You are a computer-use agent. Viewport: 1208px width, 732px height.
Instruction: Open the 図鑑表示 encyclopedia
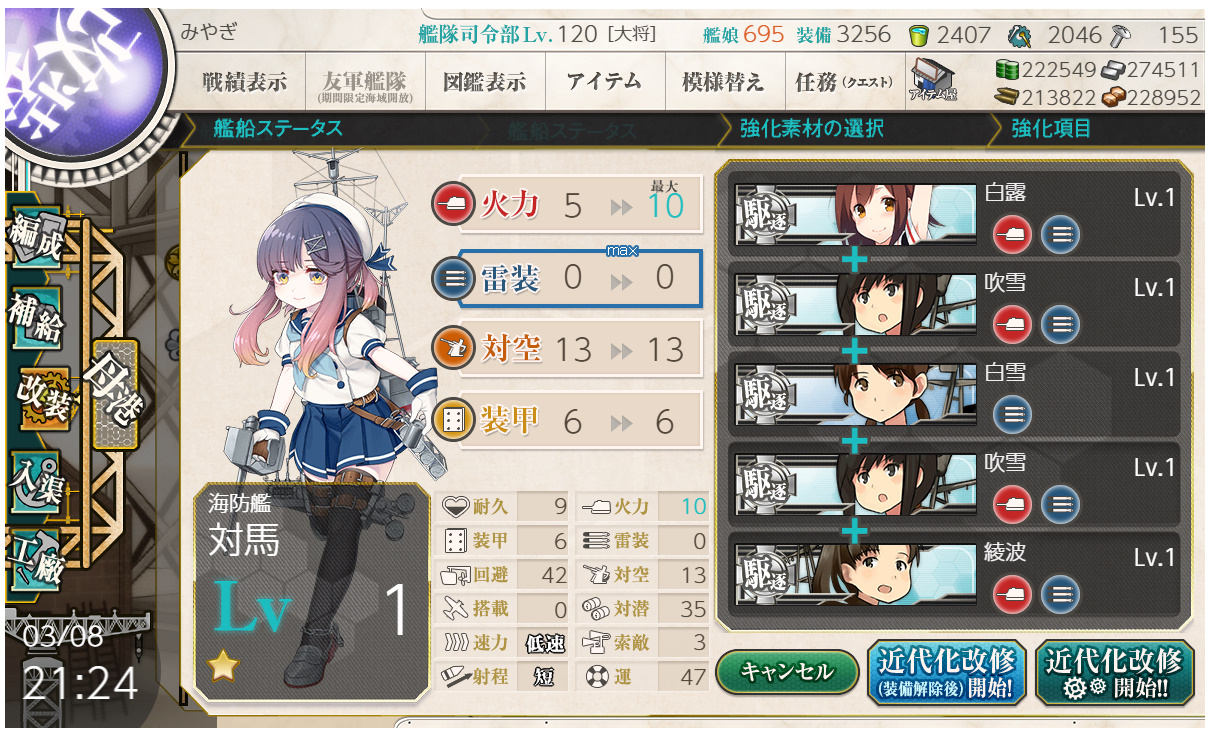(484, 82)
